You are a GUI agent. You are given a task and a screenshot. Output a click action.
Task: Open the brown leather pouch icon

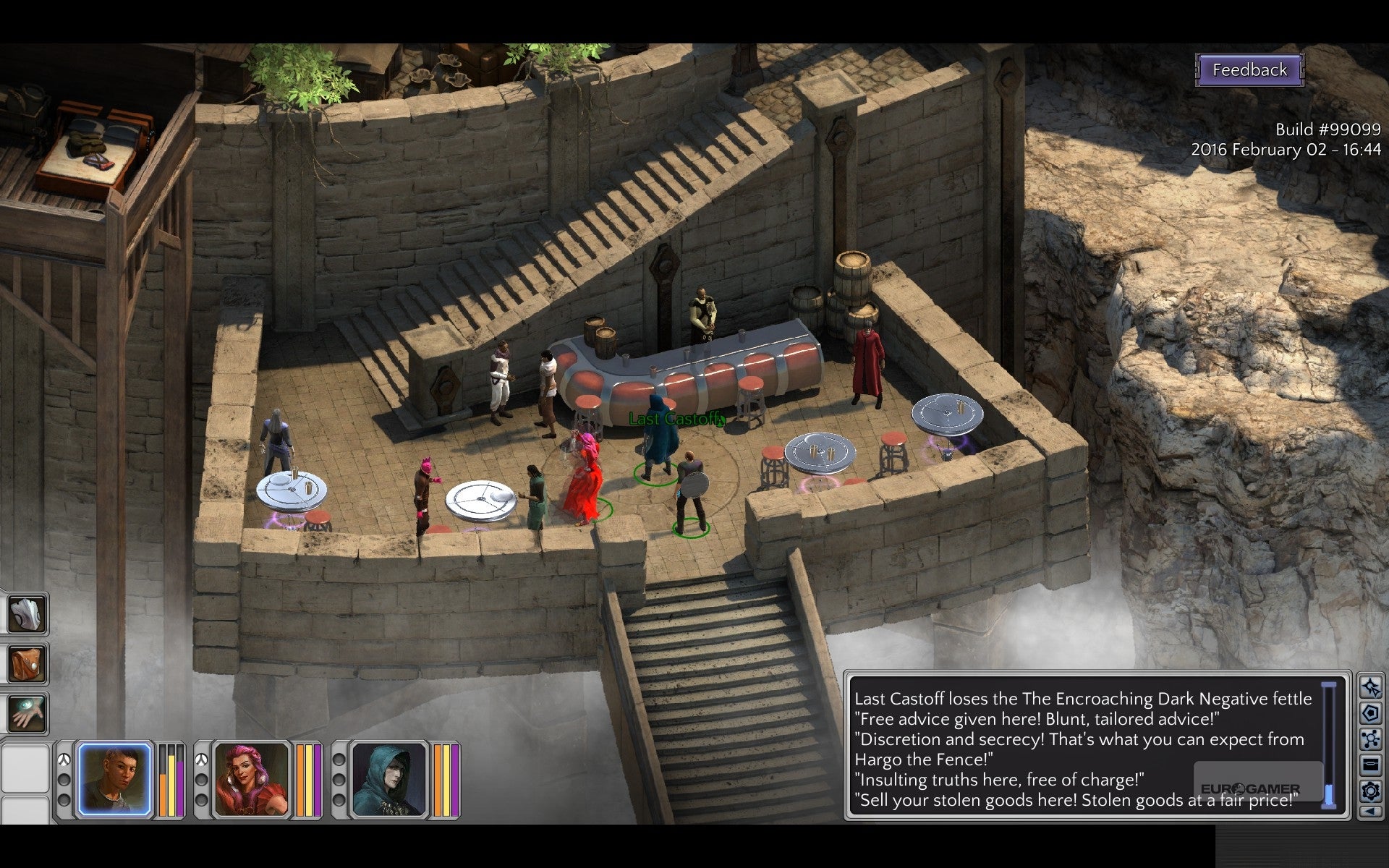tap(26, 664)
